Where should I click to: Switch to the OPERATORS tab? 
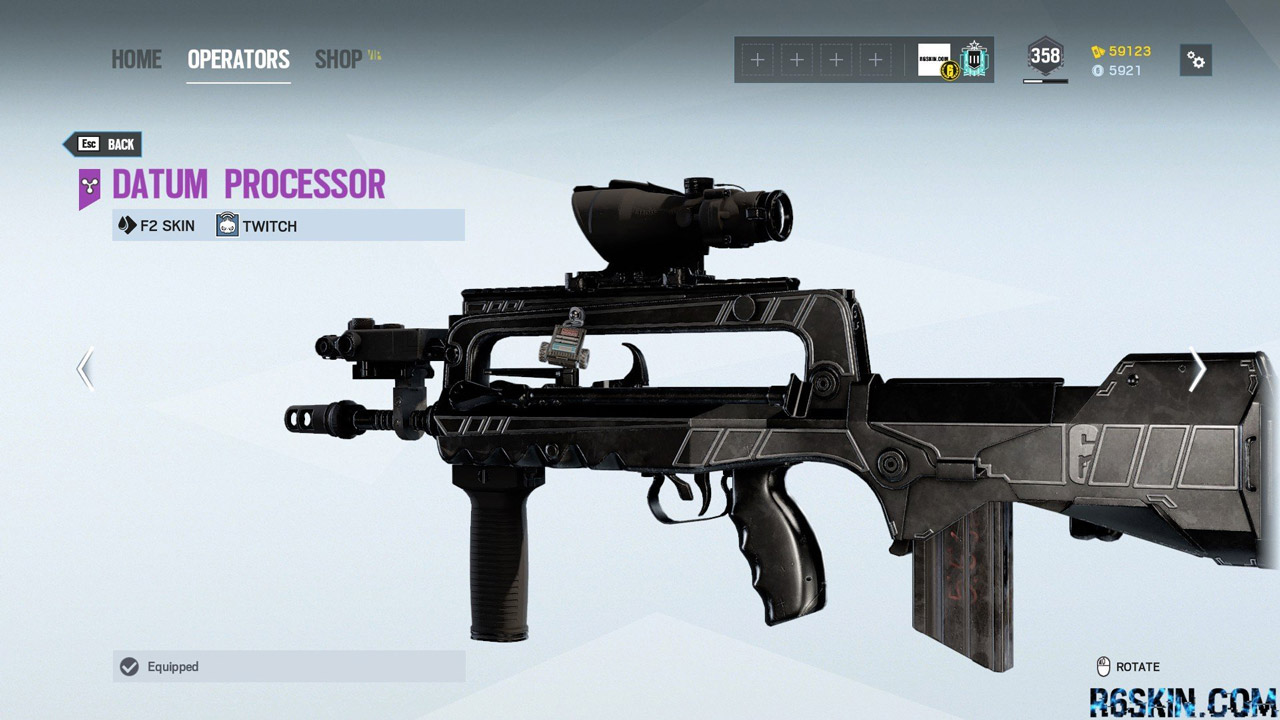point(238,60)
